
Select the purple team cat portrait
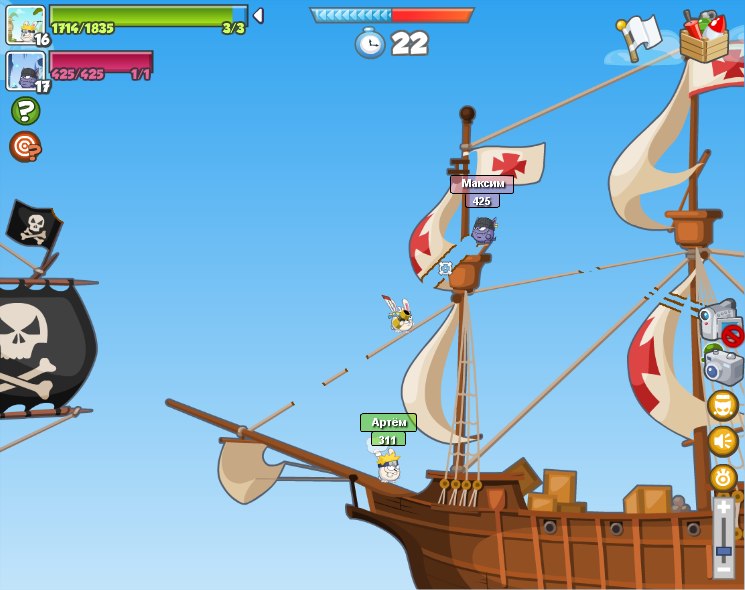[24, 70]
